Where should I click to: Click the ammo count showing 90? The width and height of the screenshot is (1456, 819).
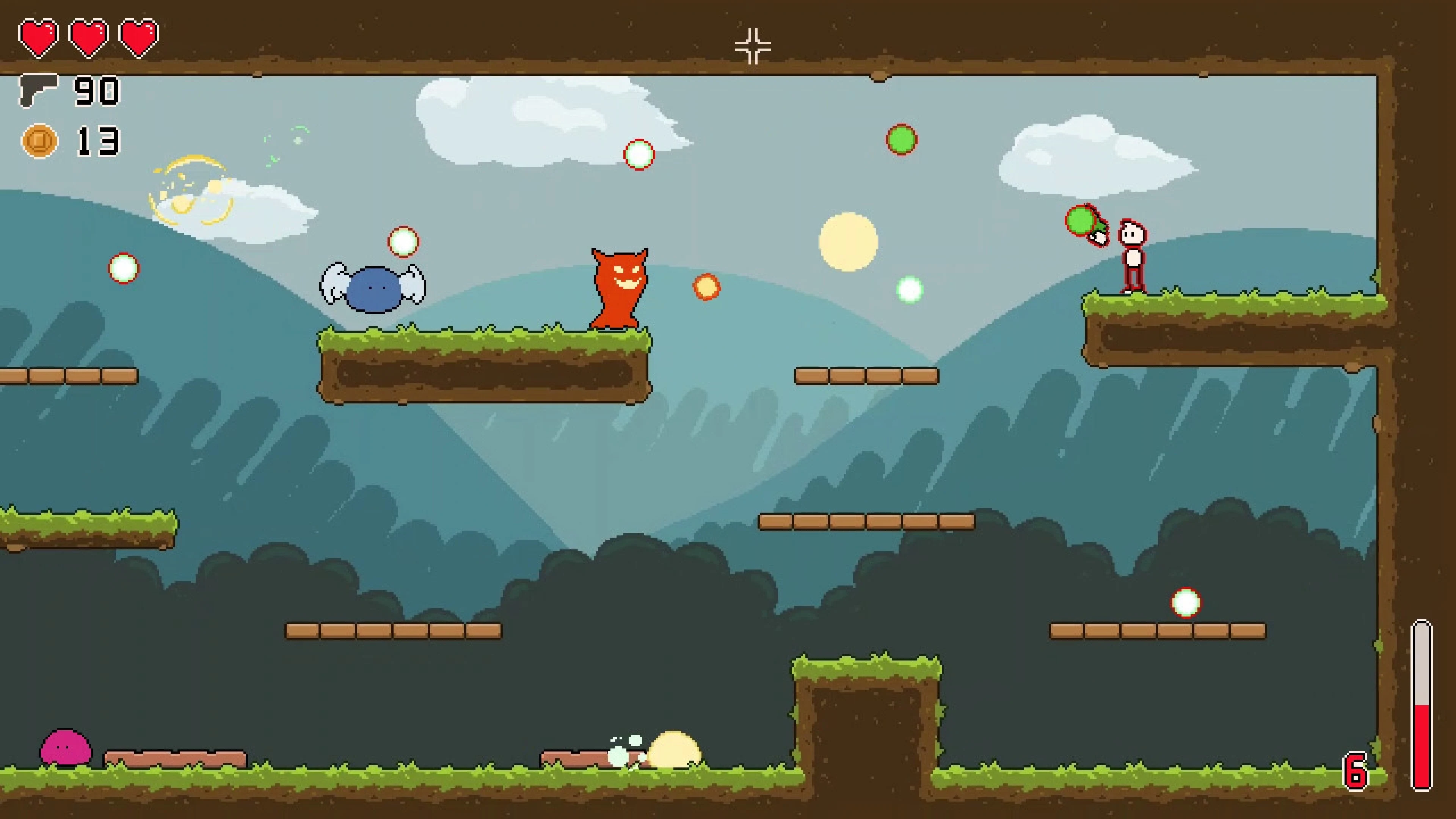click(97, 91)
